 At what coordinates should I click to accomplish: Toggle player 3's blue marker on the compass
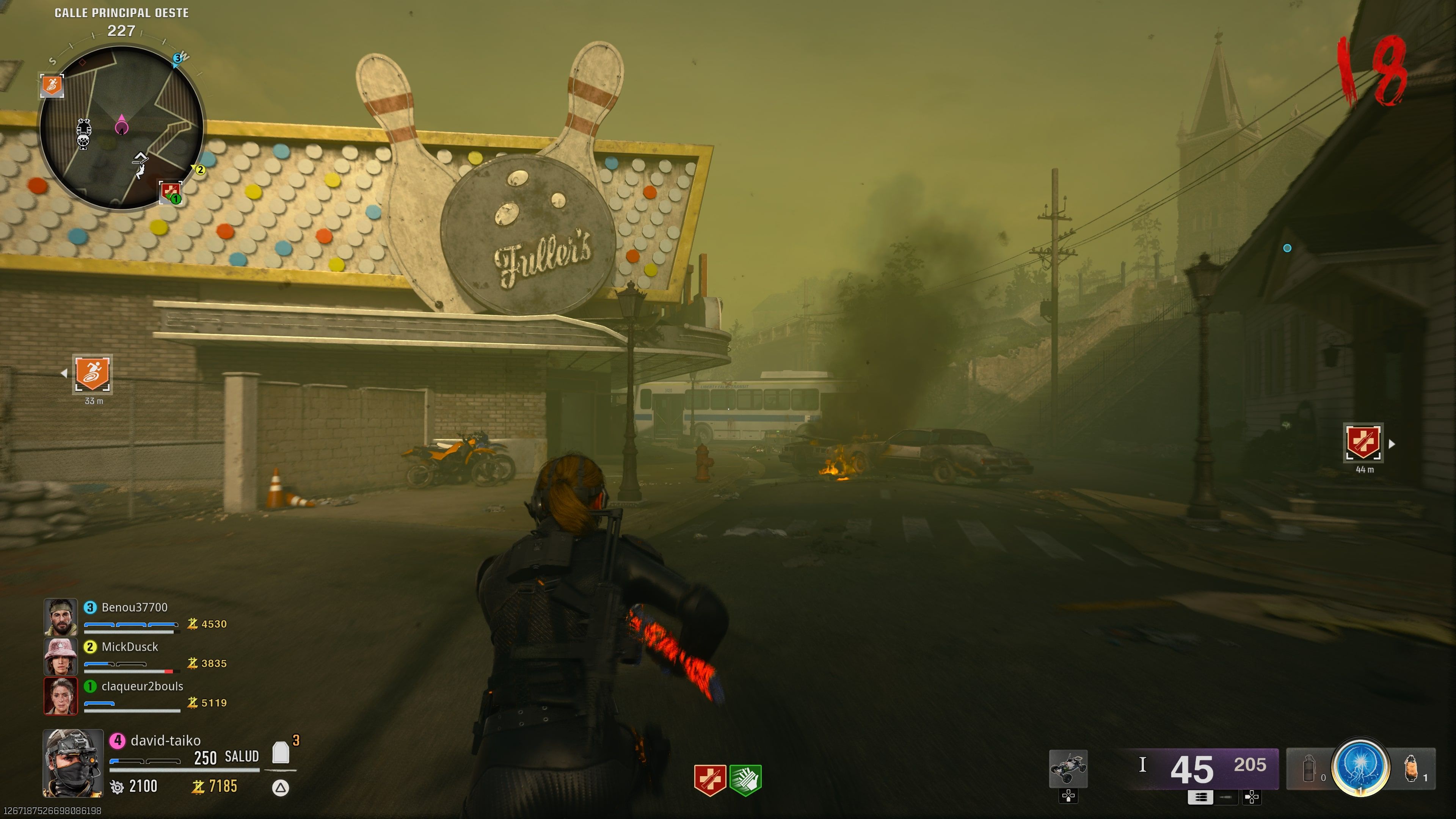click(179, 58)
